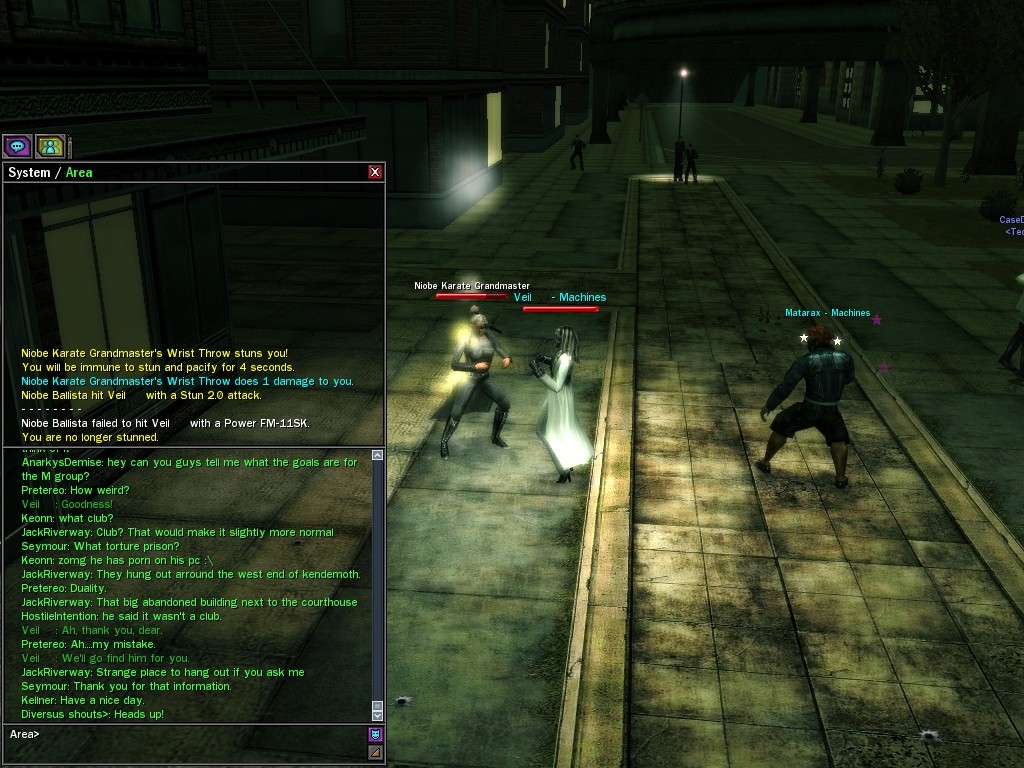Select the System / Area chat title
Image resolution: width=1024 pixels, height=768 pixels.
[x=50, y=172]
